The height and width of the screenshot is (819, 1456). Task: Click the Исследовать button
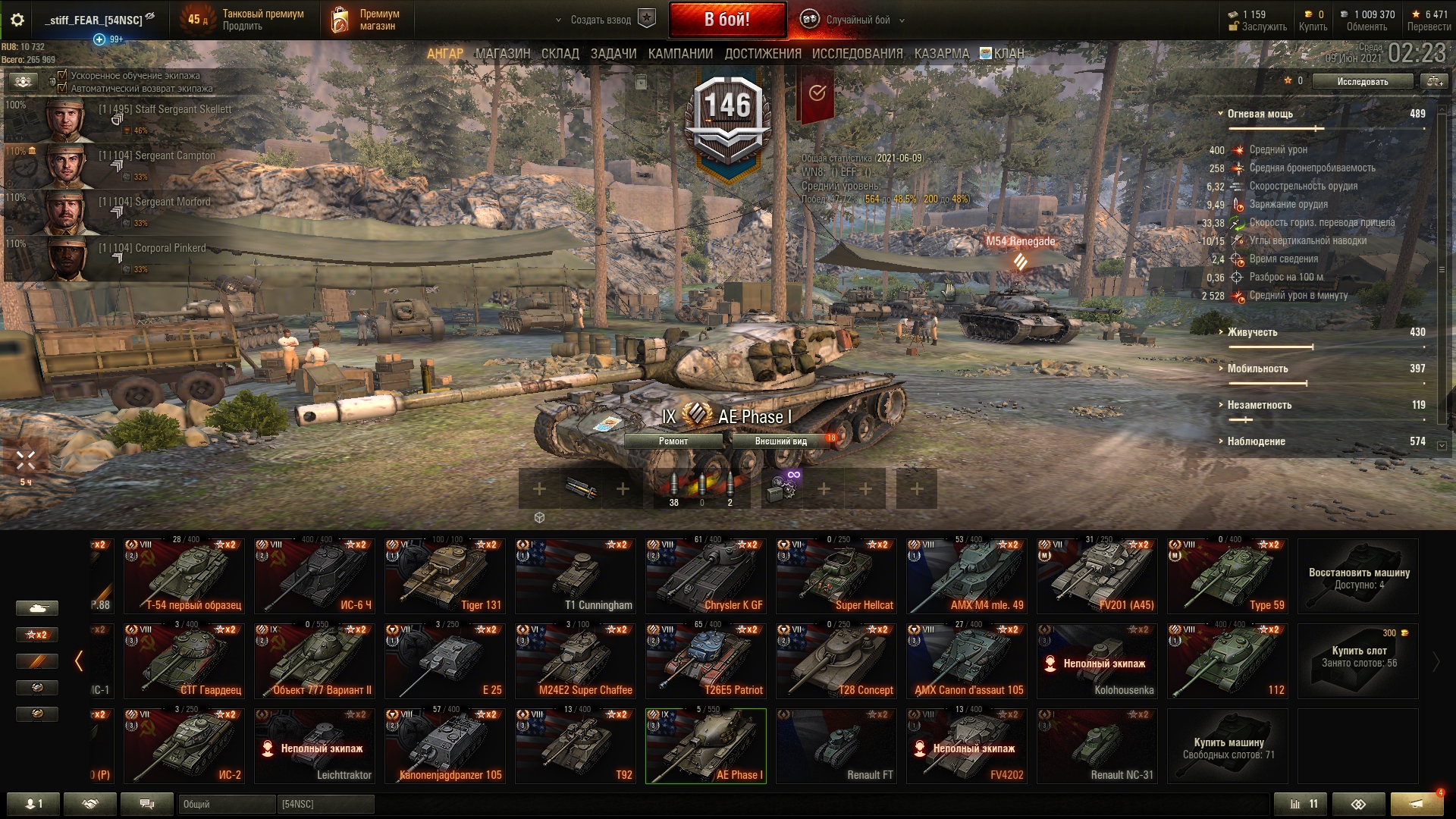(x=1362, y=81)
